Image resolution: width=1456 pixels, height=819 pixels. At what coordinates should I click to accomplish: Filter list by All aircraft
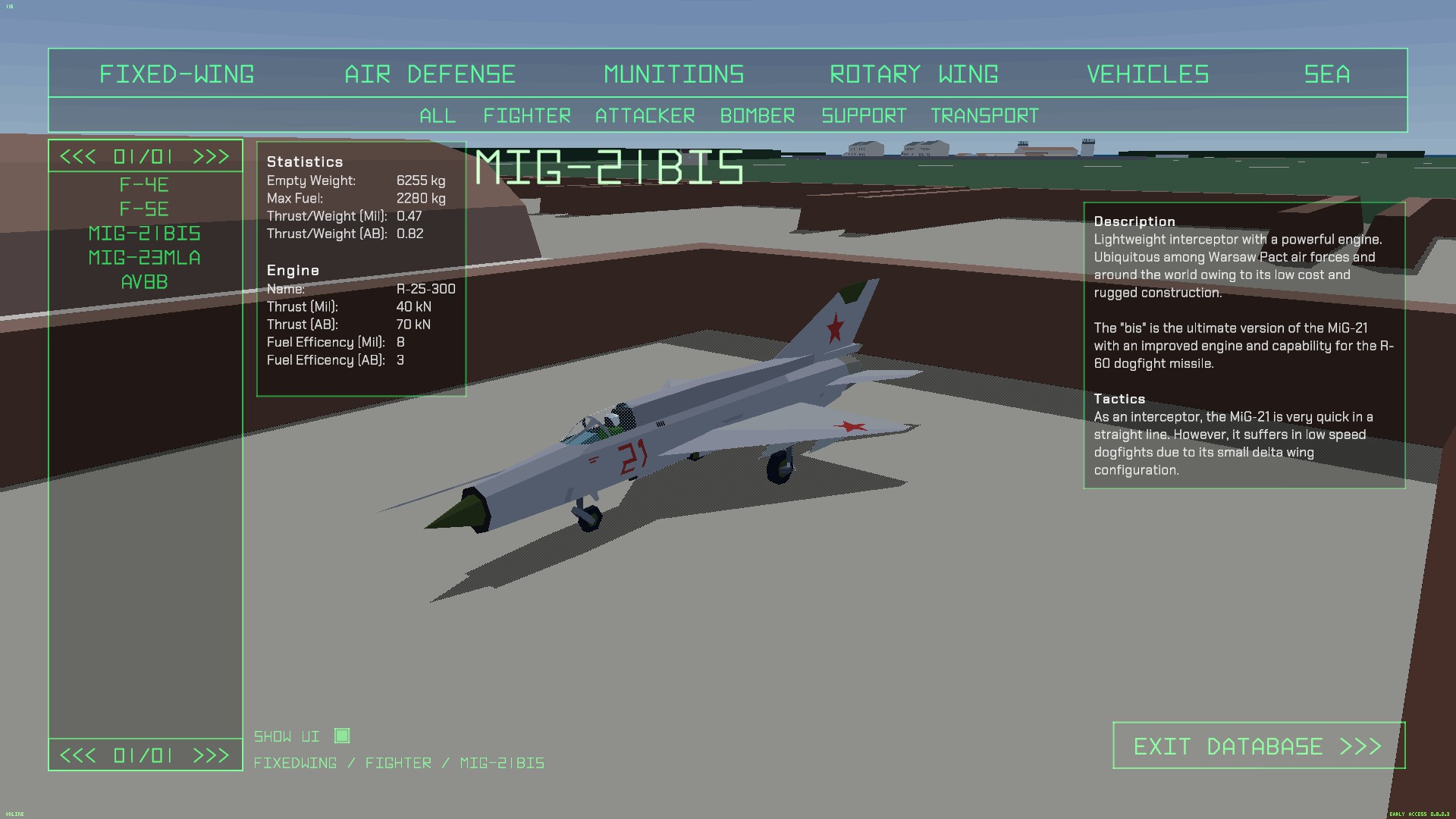pos(438,116)
